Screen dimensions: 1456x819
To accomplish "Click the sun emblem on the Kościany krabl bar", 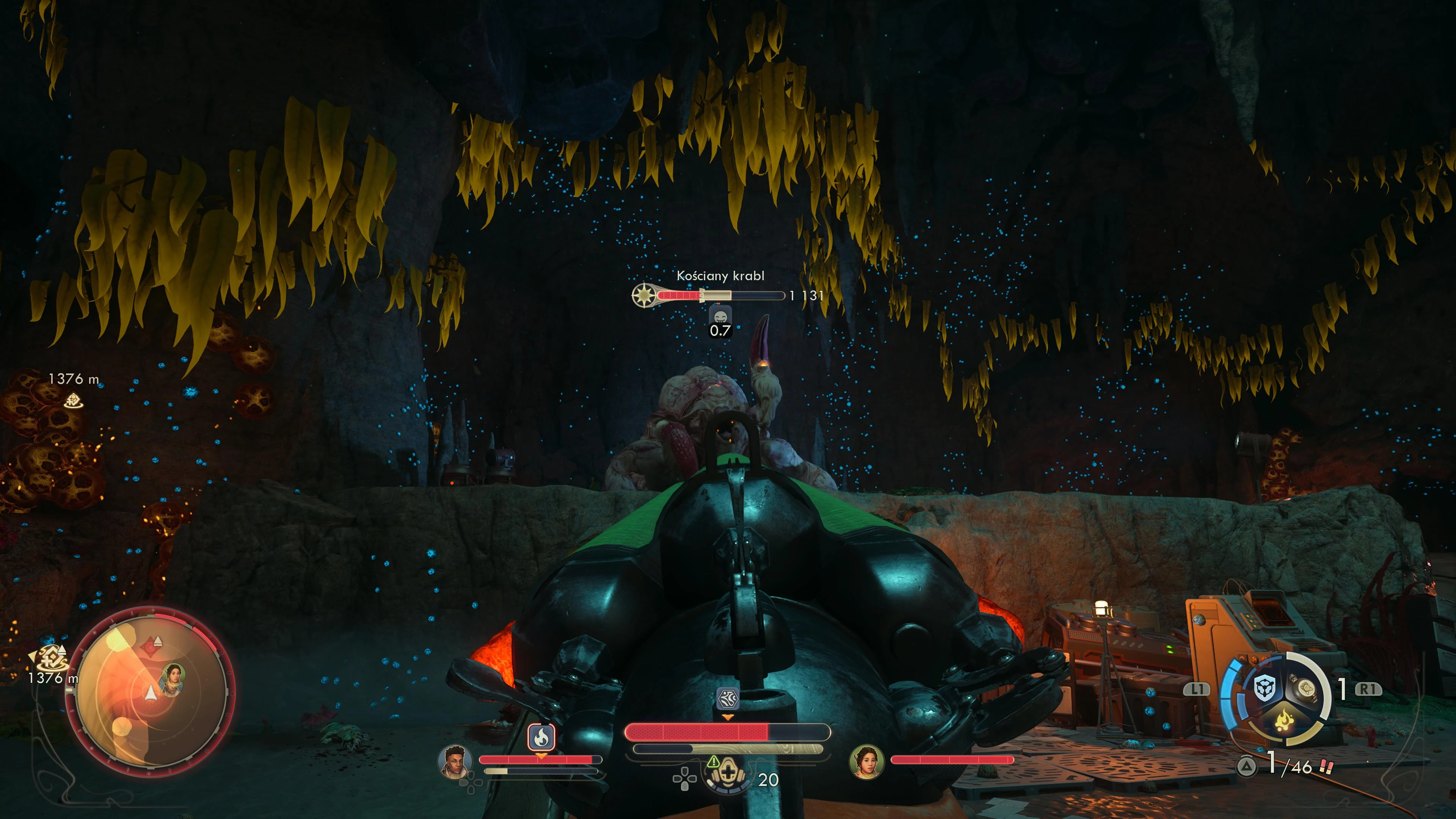I will pyautogui.click(x=643, y=295).
